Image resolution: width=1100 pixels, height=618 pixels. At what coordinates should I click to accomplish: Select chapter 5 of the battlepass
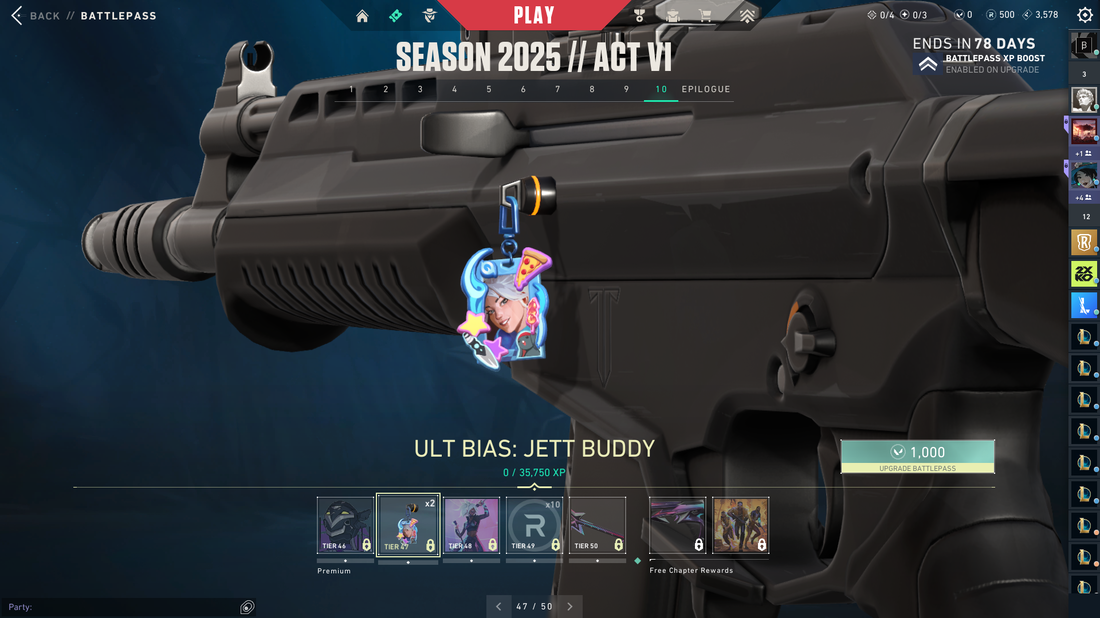tap(489, 89)
